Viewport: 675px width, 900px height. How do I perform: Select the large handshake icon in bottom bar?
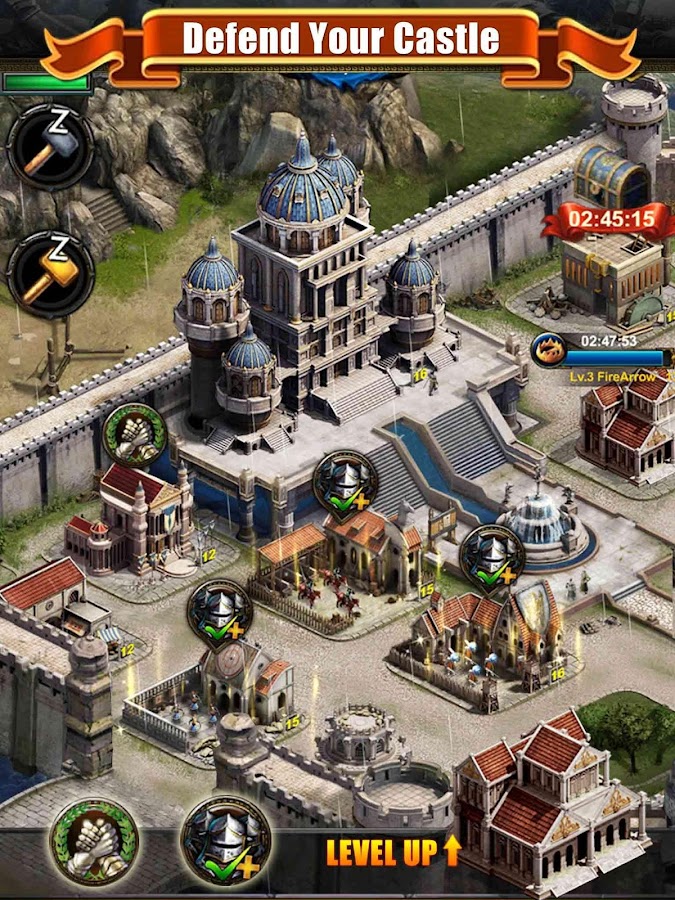click(x=97, y=841)
